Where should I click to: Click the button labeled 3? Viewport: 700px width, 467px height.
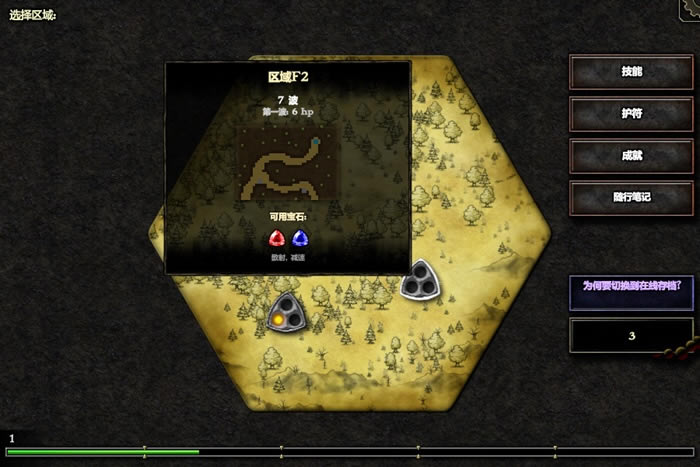coord(631,336)
